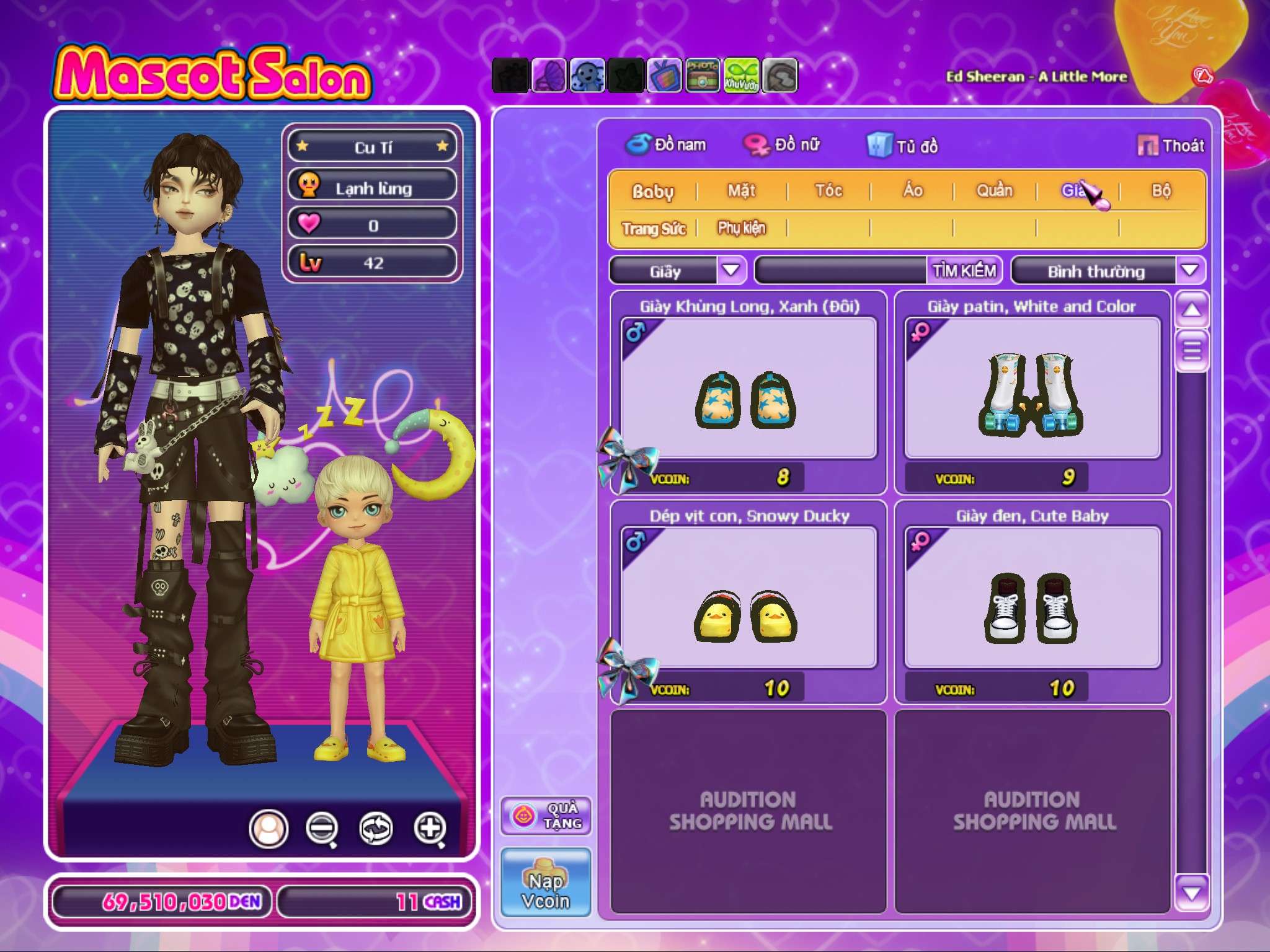
Task: Switch to the Trang Sức jewelry category
Action: (x=654, y=229)
